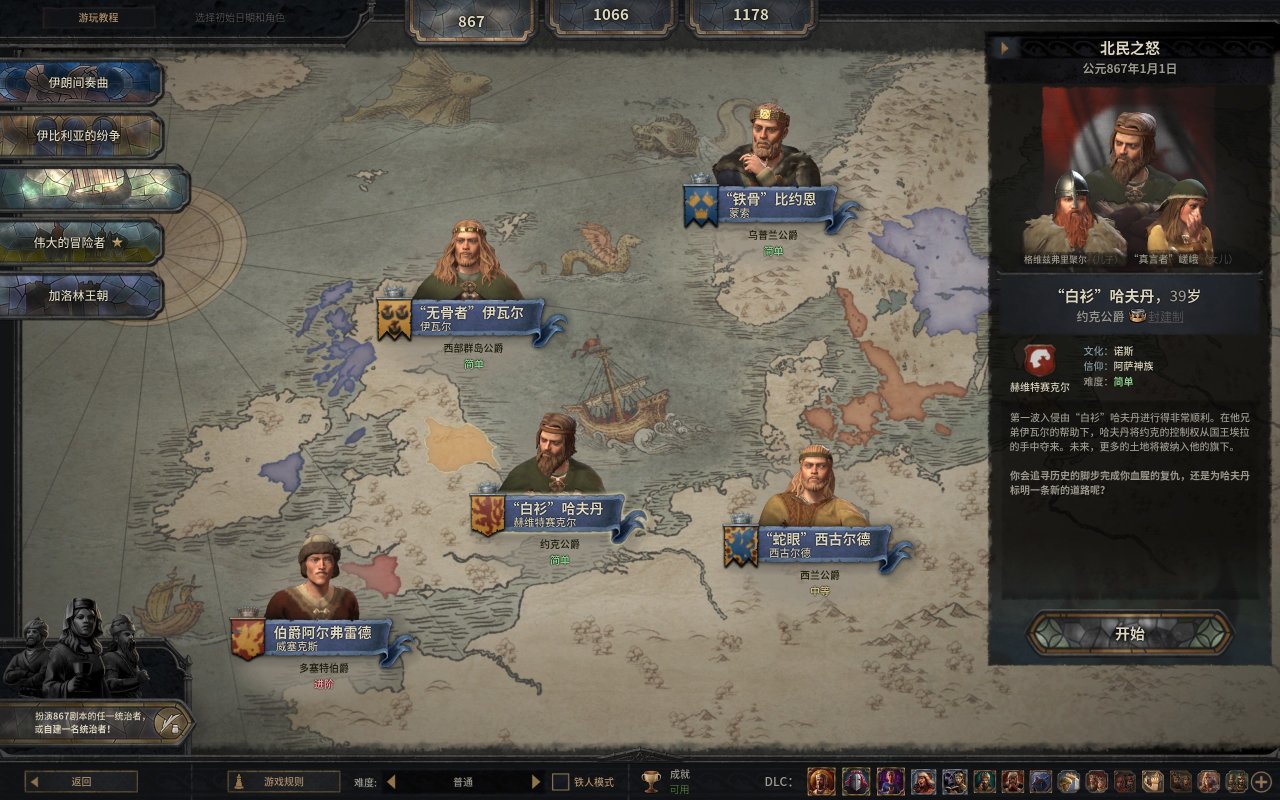
Task: Go back with the 返回 button
Action: point(81,782)
